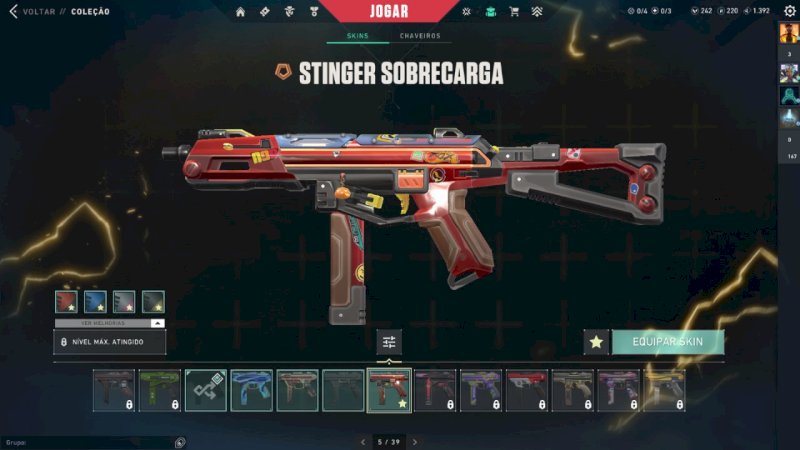Select the green Stinger skin thumbnail
The width and height of the screenshot is (800, 450).
[159, 390]
